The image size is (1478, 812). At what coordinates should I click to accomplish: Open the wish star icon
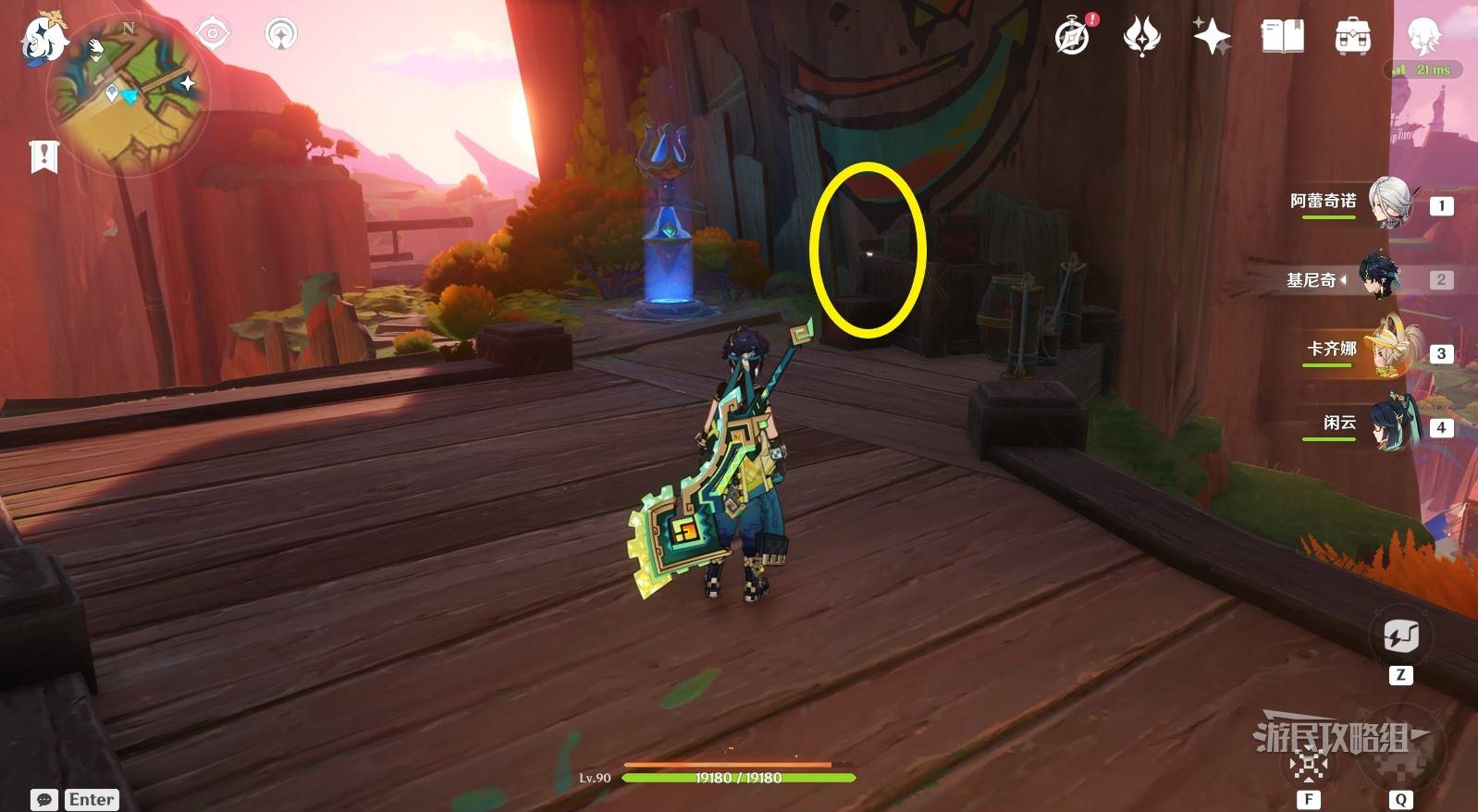pyautogui.click(x=1212, y=36)
